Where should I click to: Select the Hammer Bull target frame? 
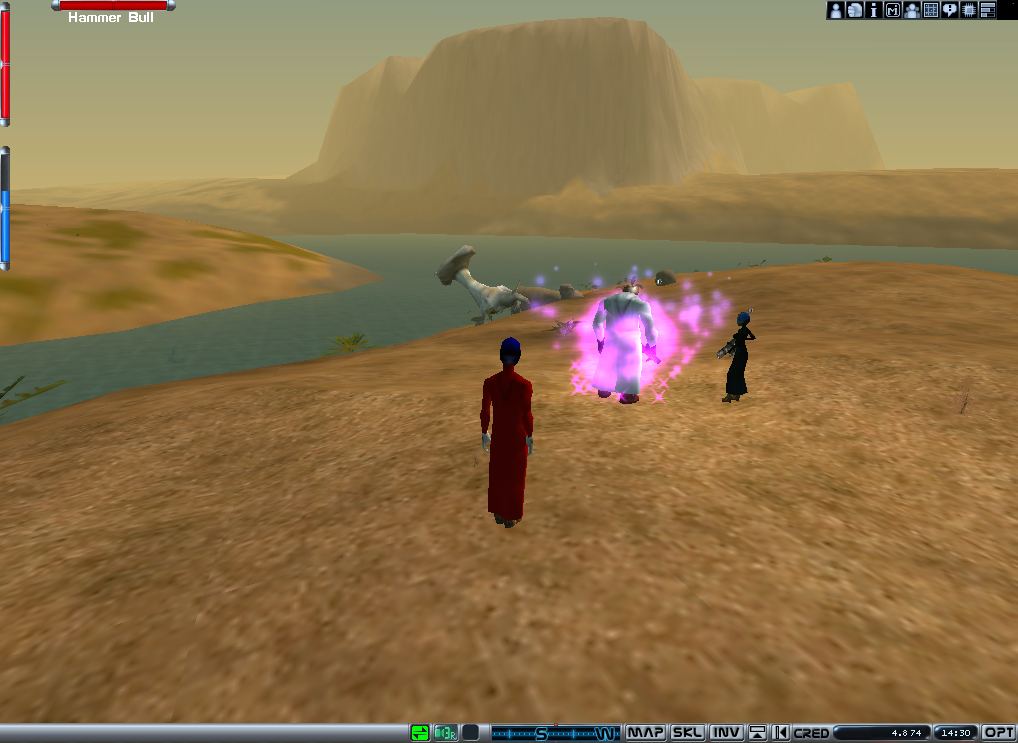pyautogui.click(x=112, y=11)
